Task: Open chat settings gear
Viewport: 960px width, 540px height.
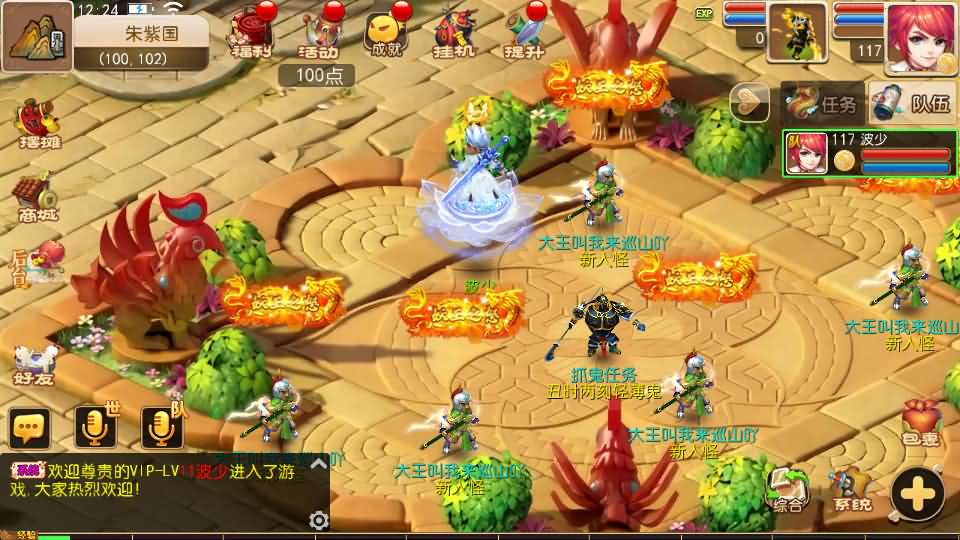Action: (319, 520)
